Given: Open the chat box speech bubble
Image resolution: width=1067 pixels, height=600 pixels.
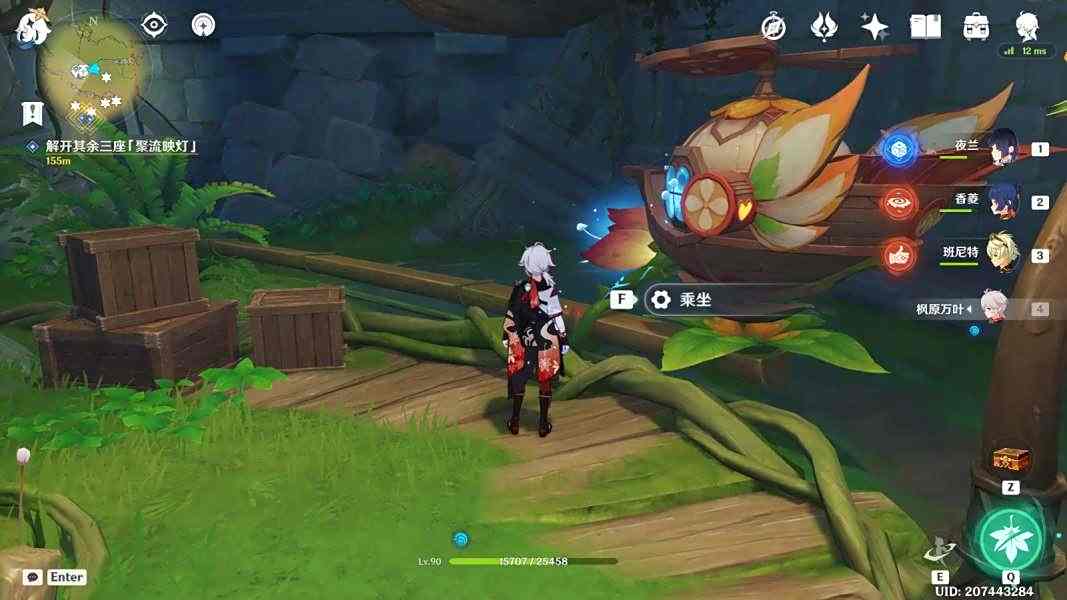Looking at the screenshot, I should pyautogui.click(x=32, y=577).
